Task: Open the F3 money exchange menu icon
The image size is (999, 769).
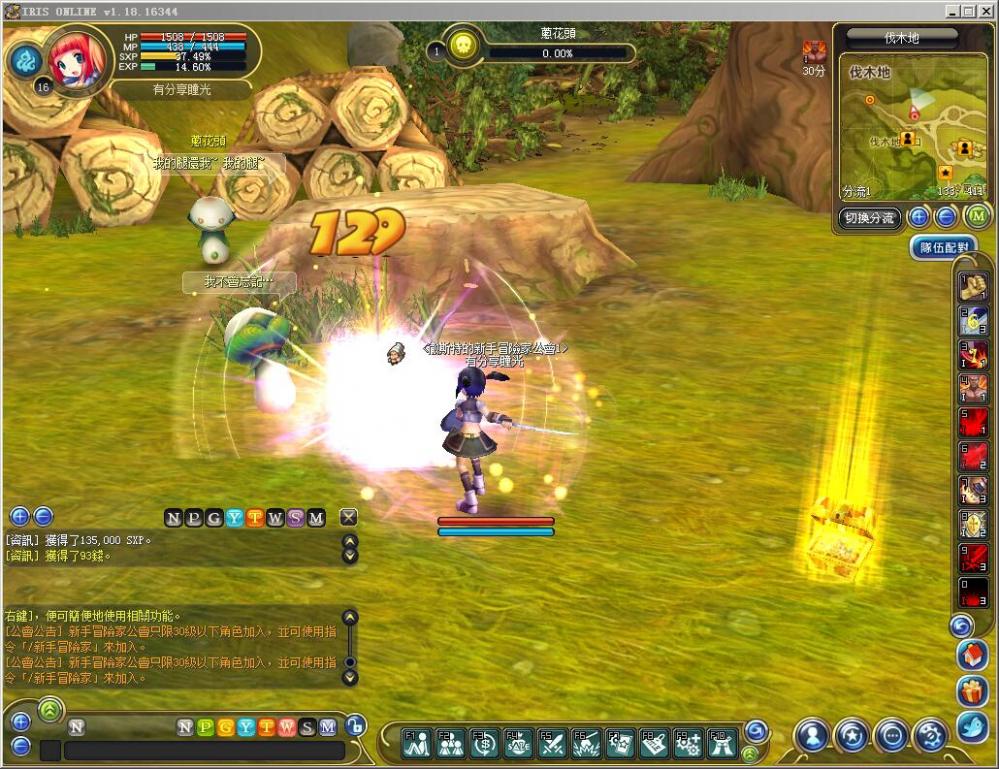Action: pos(484,741)
